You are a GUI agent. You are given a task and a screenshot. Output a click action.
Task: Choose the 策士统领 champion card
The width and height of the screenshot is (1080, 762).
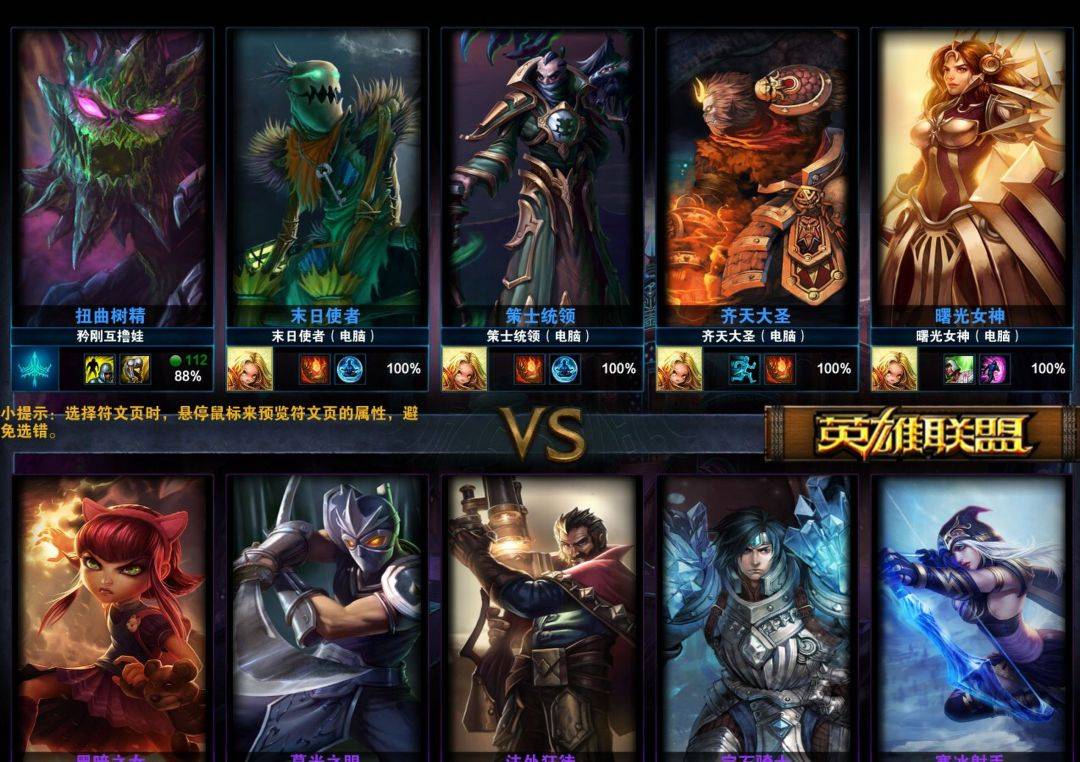click(x=542, y=170)
